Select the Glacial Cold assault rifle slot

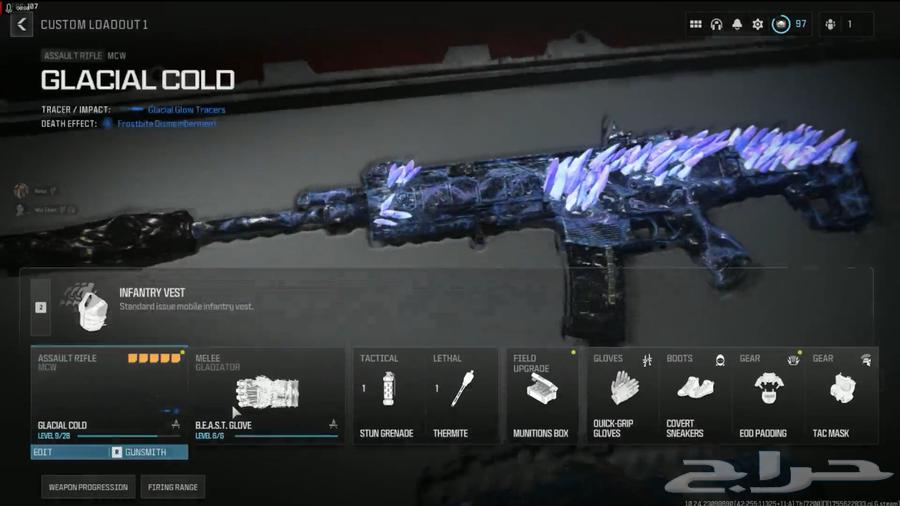point(109,394)
